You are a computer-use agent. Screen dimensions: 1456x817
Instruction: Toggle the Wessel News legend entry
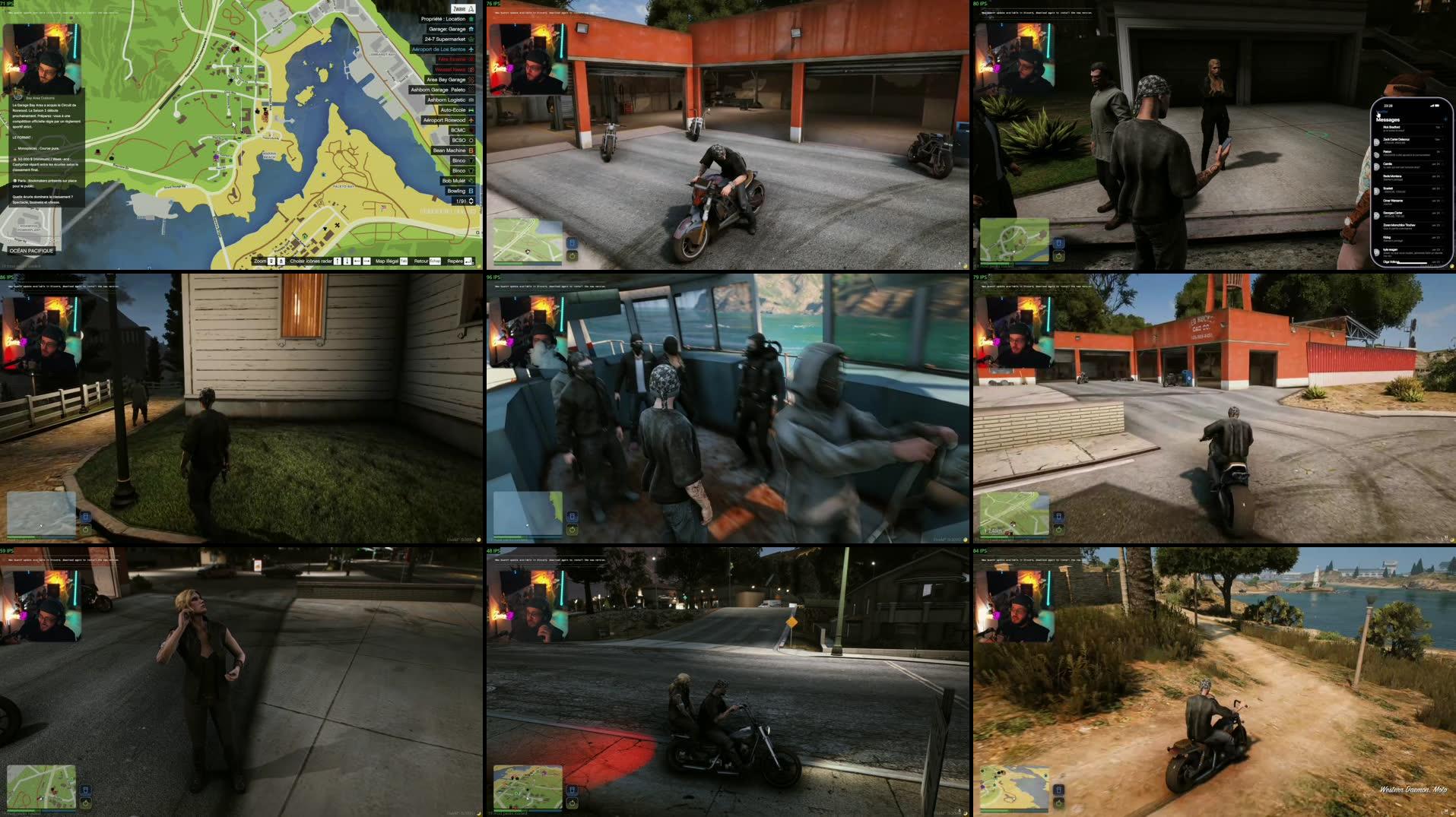[452, 68]
